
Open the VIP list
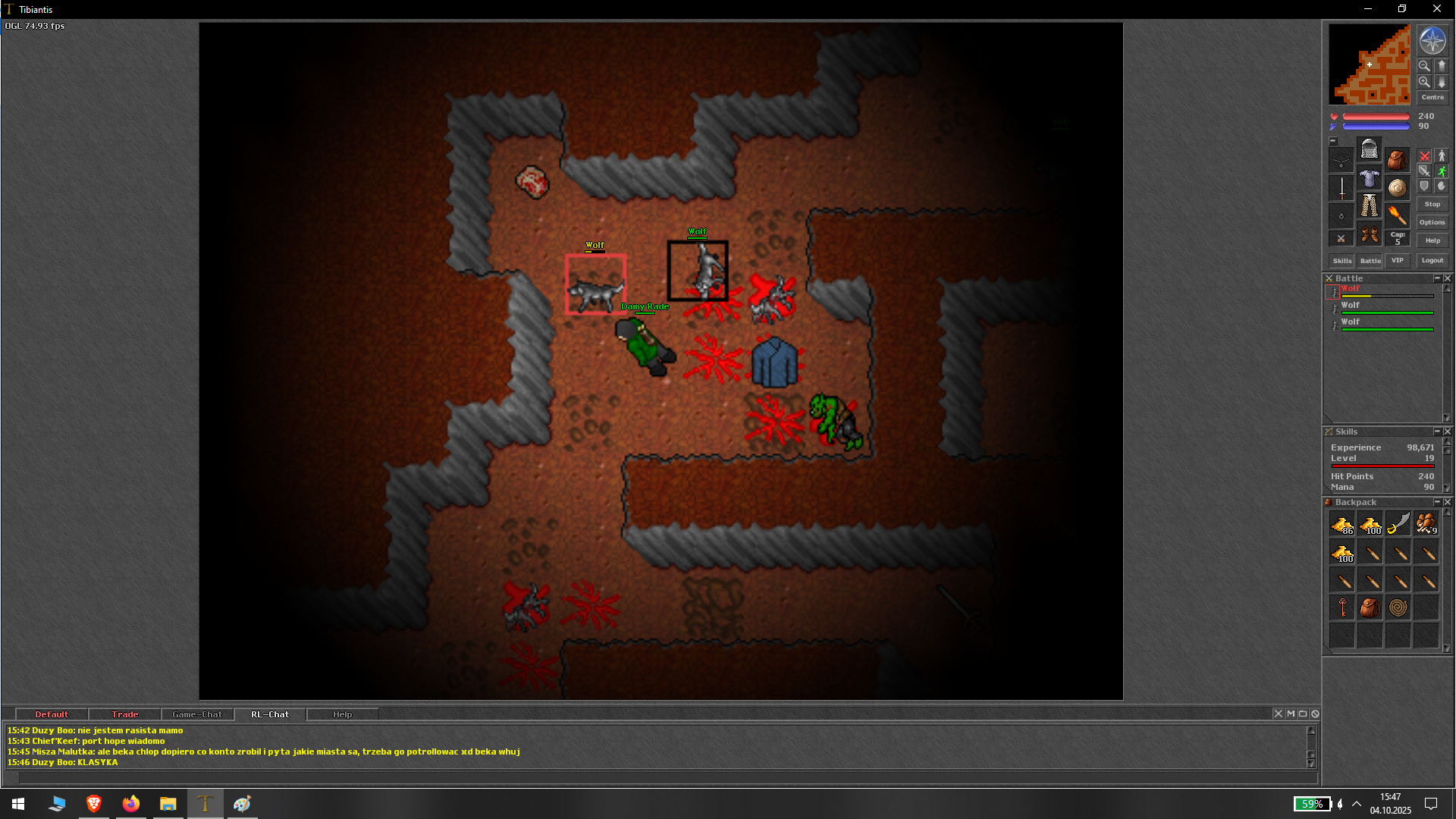pyautogui.click(x=1398, y=260)
